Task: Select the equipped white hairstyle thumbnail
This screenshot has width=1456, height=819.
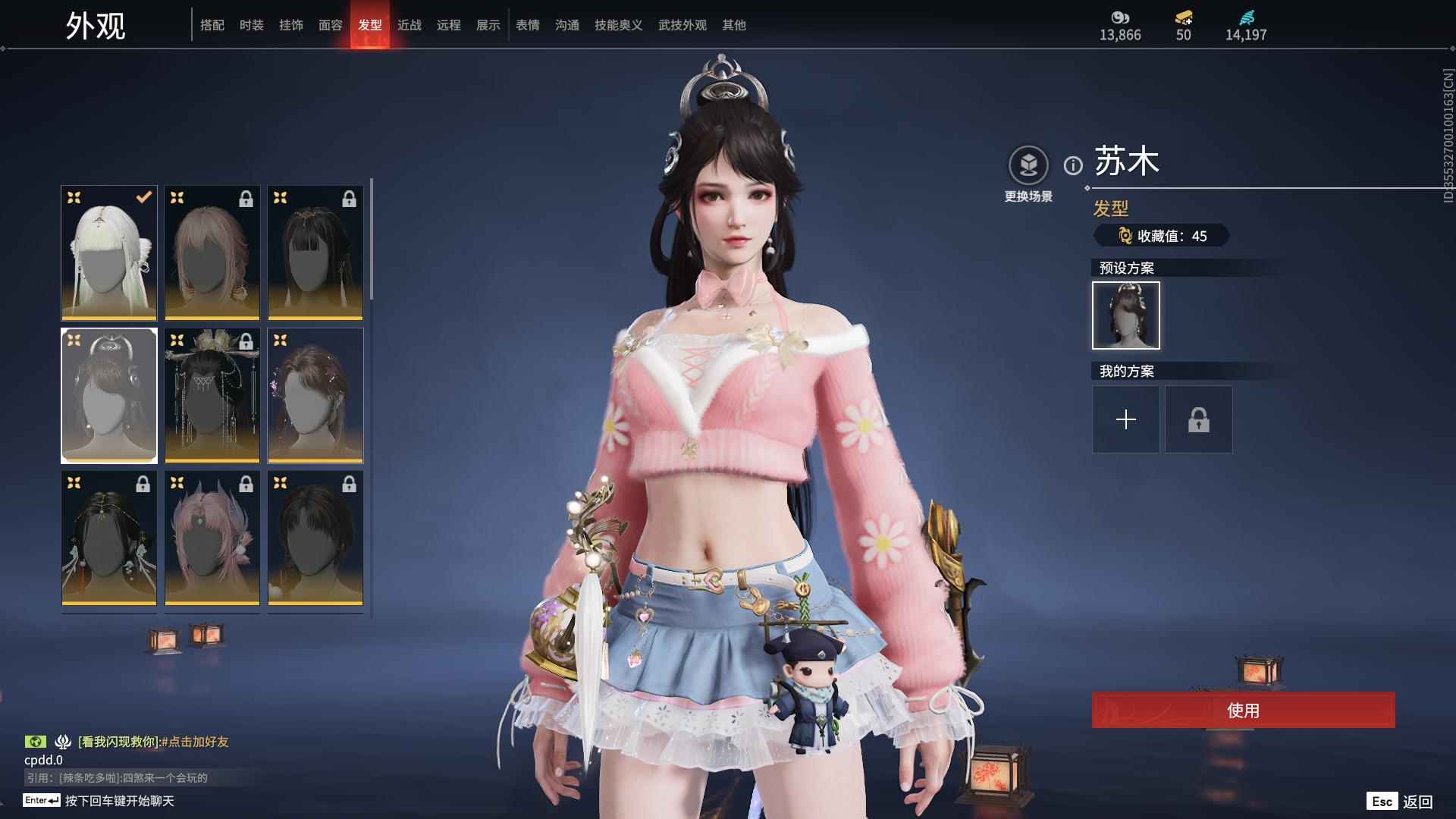Action: pyautogui.click(x=108, y=253)
